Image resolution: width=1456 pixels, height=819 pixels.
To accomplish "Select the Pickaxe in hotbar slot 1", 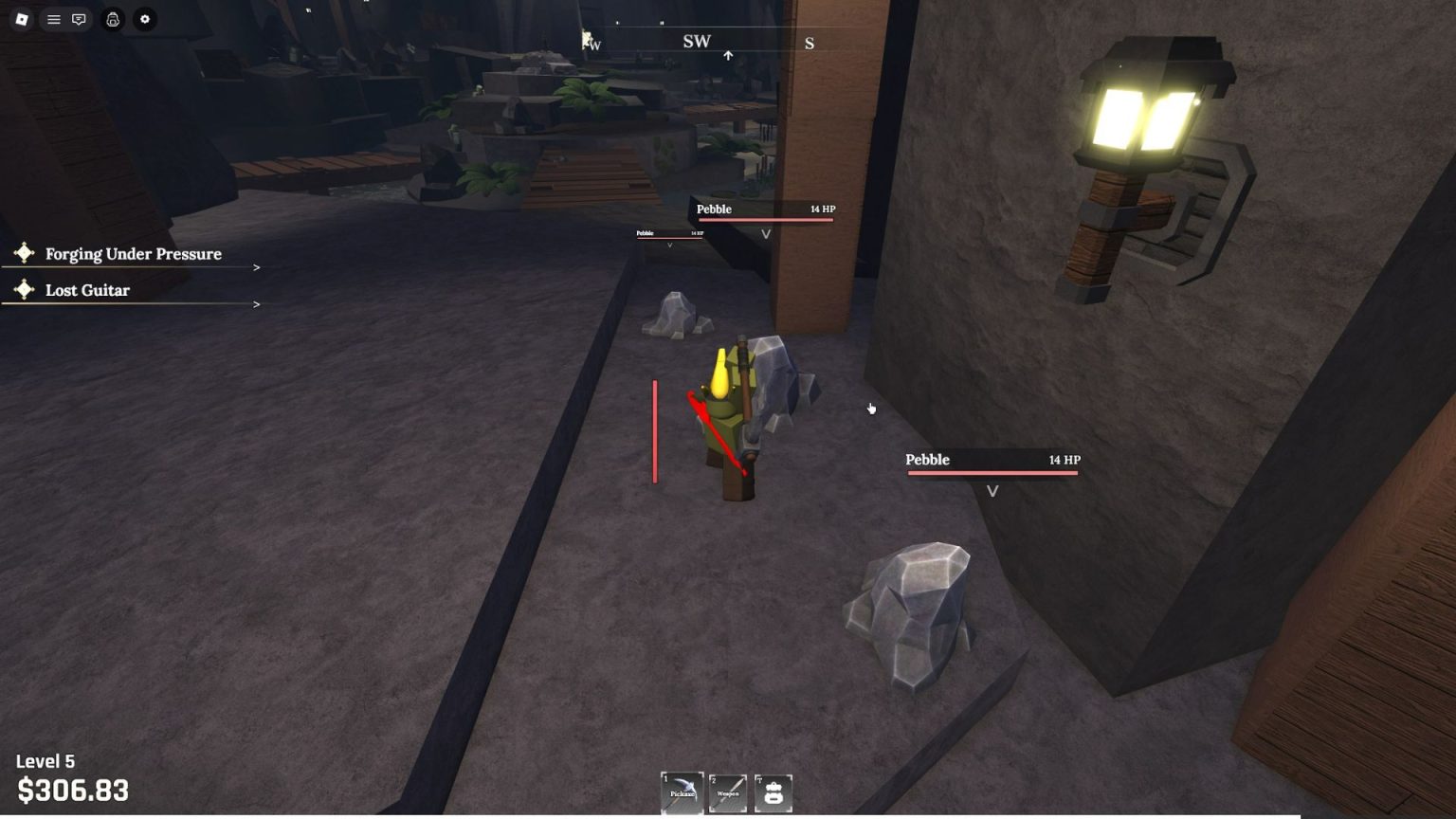I will tap(682, 792).
